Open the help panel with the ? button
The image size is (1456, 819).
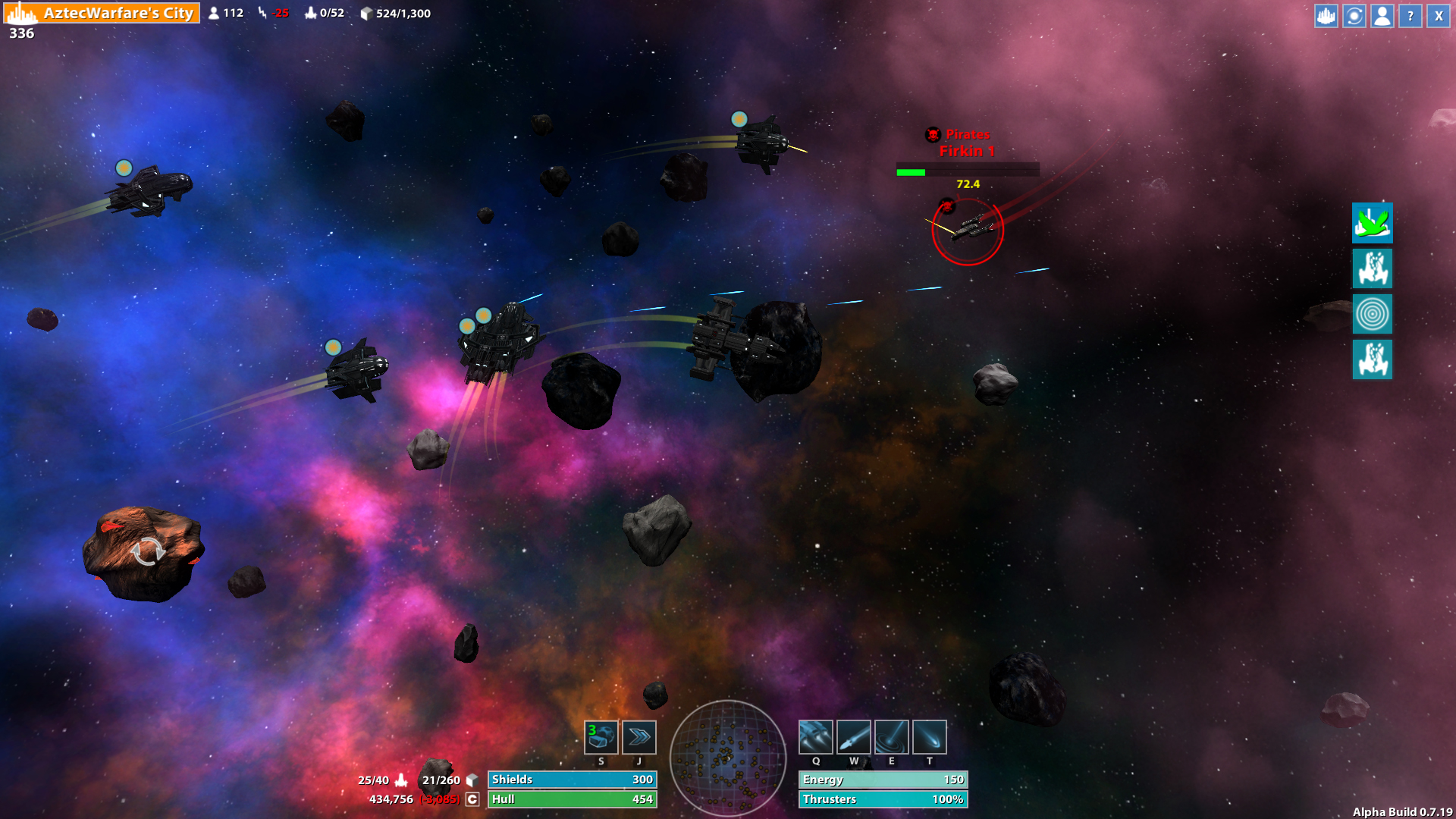coord(1409,15)
